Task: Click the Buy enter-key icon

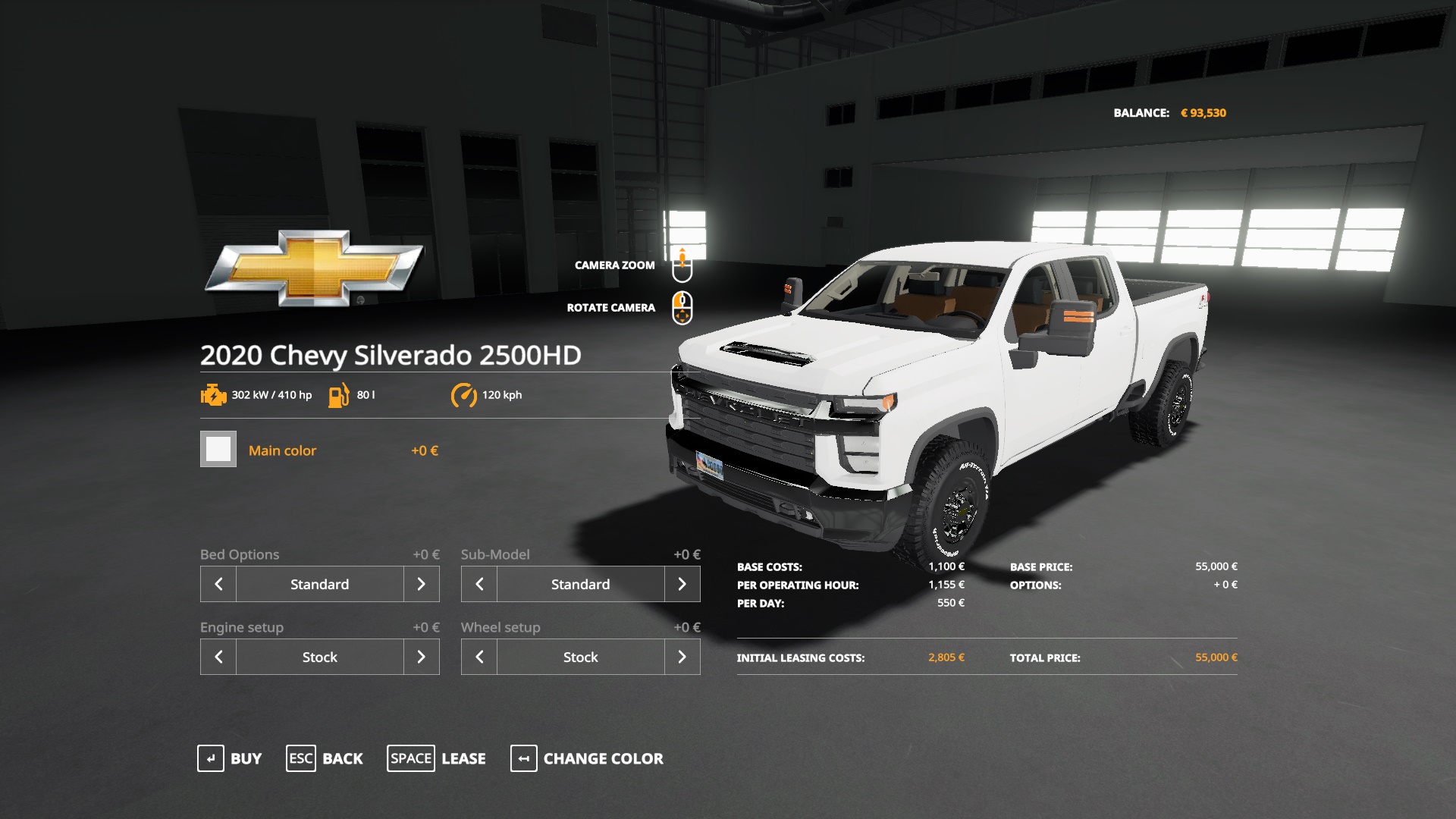Action: point(211,758)
